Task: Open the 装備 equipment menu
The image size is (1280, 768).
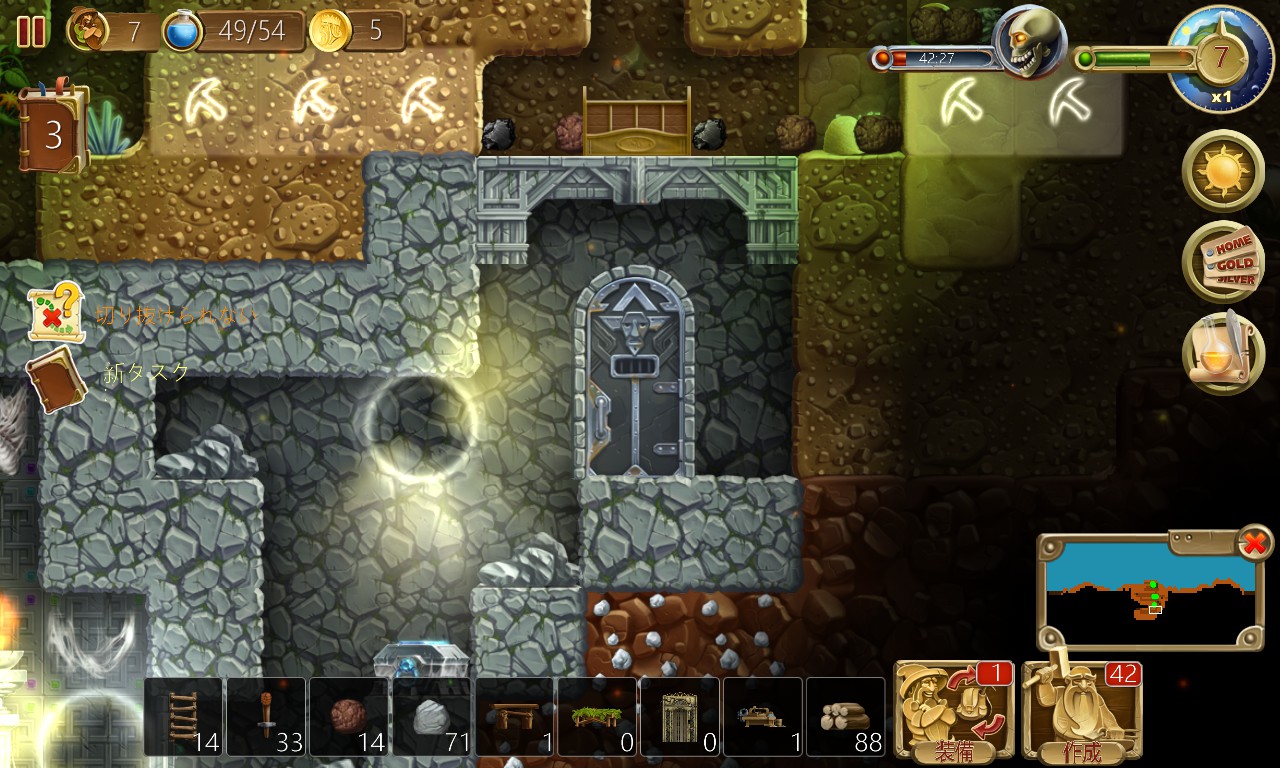Action: (x=952, y=711)
